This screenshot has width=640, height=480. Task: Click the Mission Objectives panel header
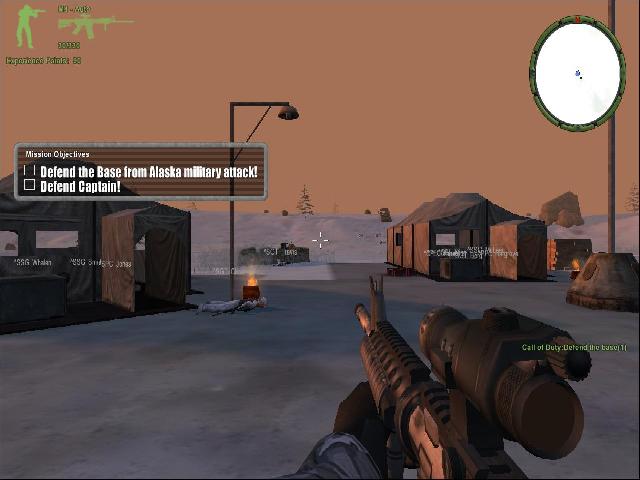point(58,155)
